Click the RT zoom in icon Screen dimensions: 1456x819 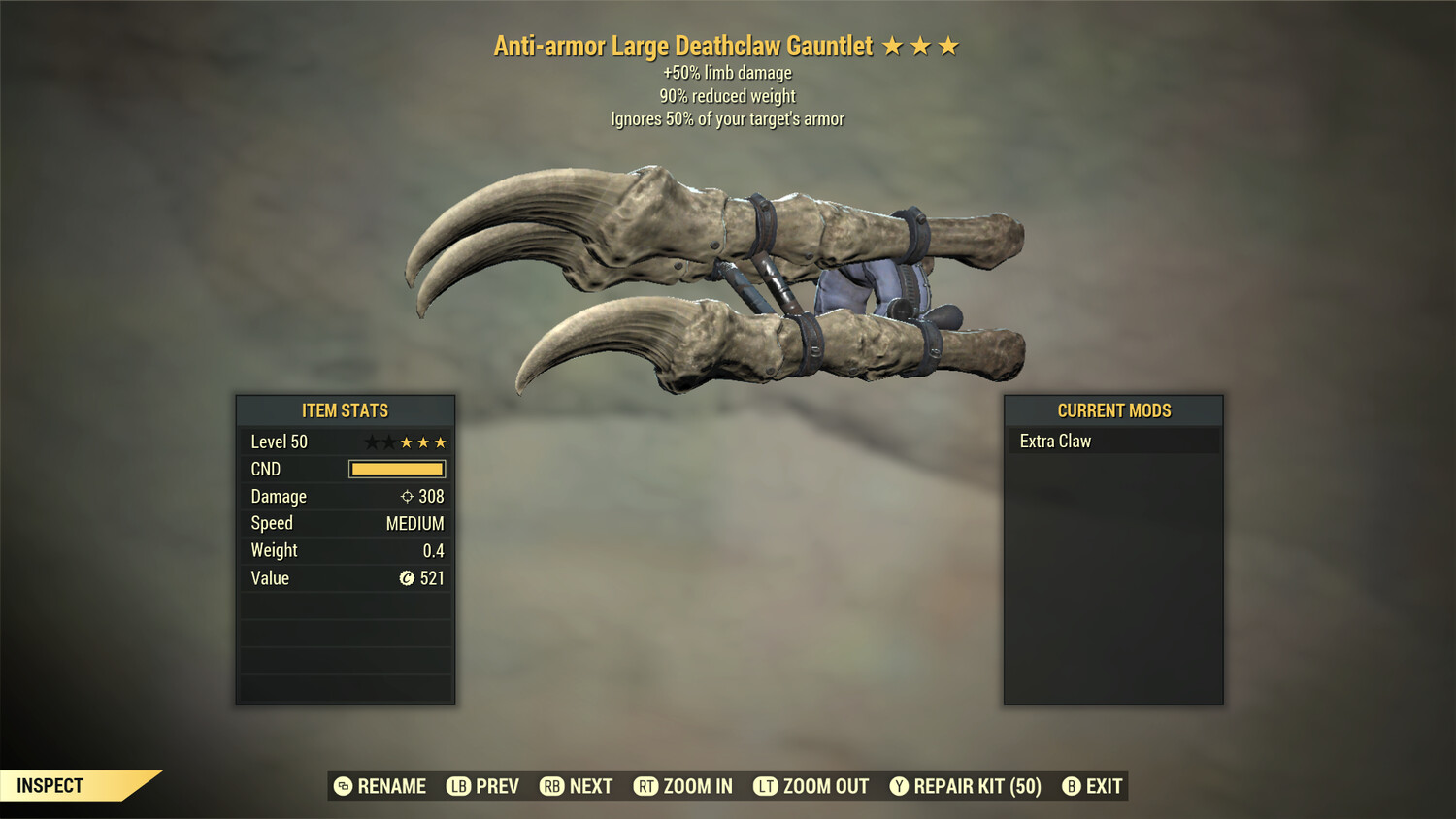tap(645, 786)
